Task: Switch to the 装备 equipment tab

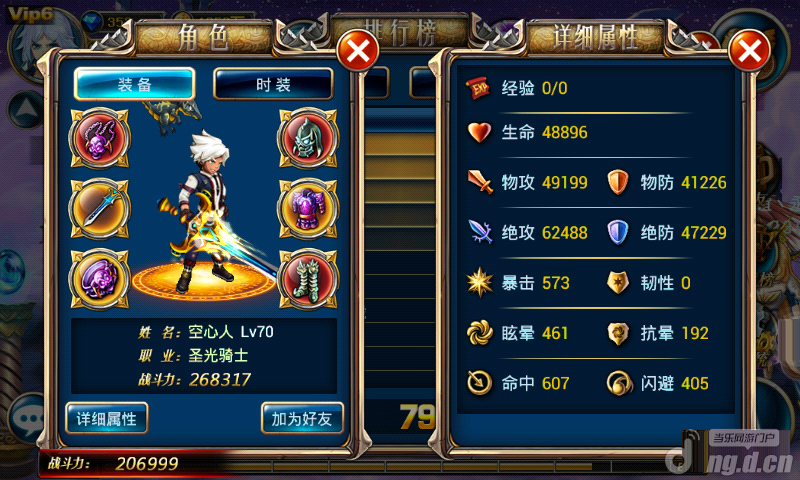Action: [x=135, y=84]
